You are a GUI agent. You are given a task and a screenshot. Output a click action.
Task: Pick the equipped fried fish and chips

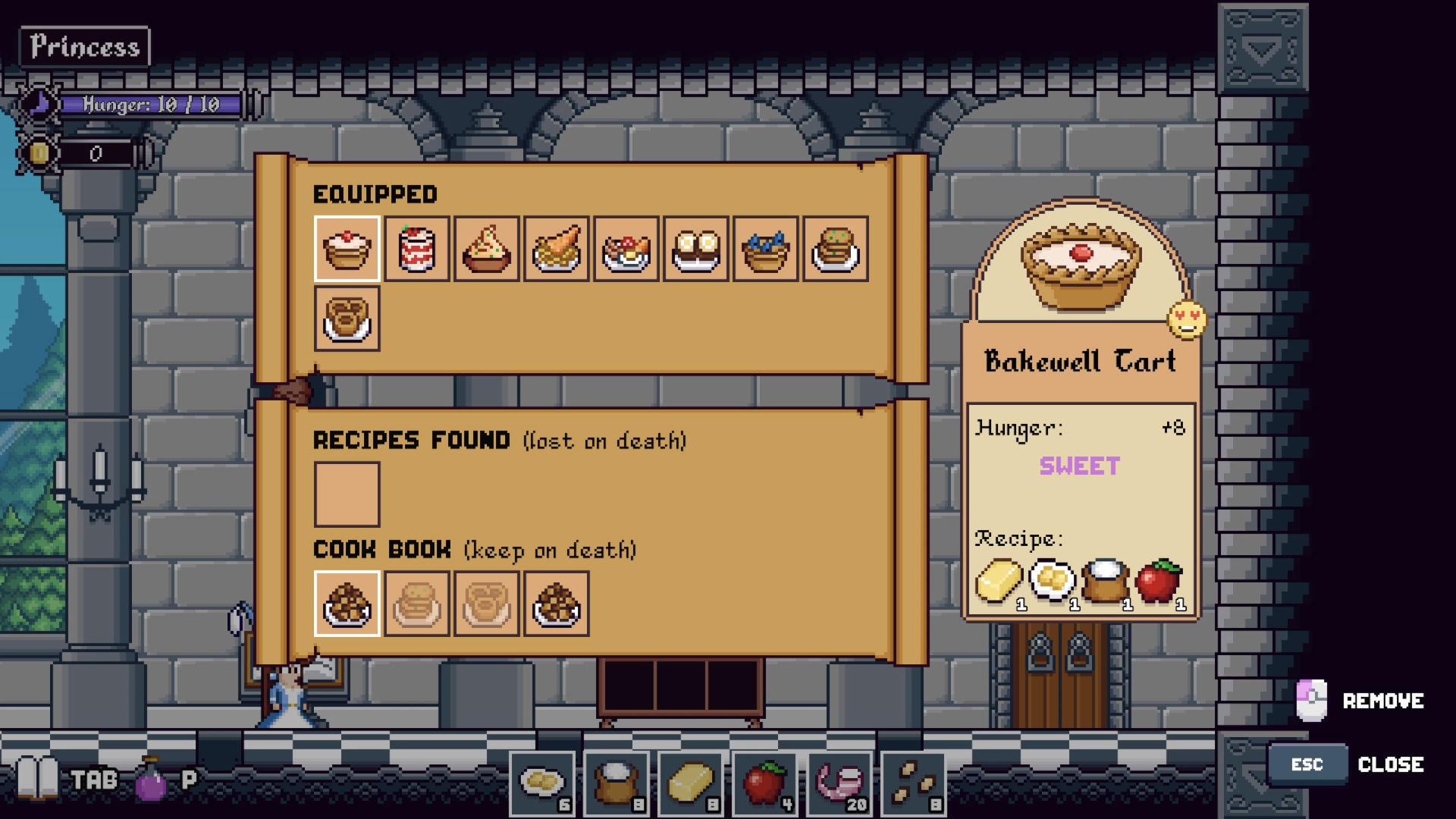click(556, 249)
